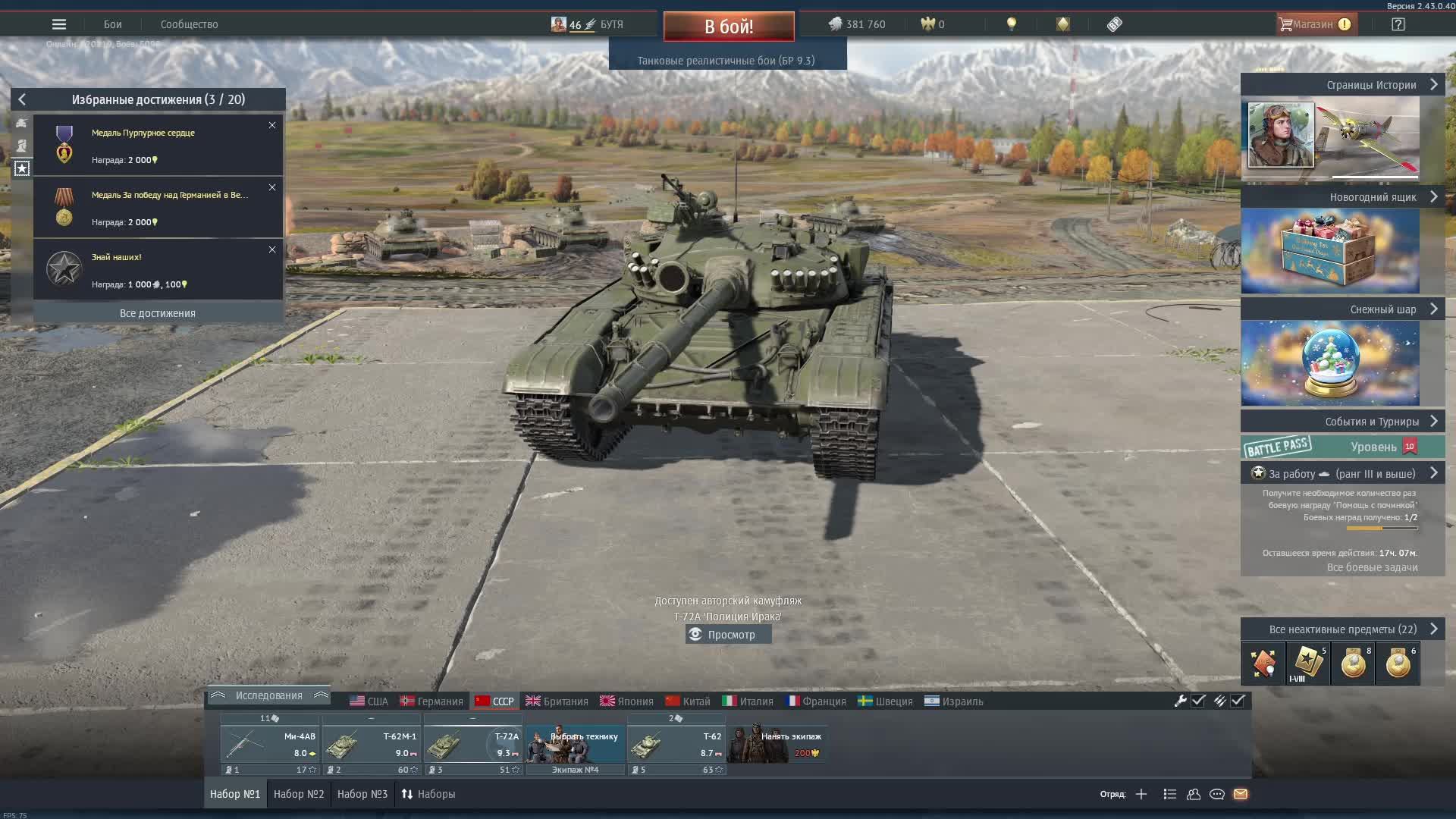Screen dimensions: 1456x819
Task: Switch to Набор №2 preset
Action: pyautogui.click(x=299, y=794)
